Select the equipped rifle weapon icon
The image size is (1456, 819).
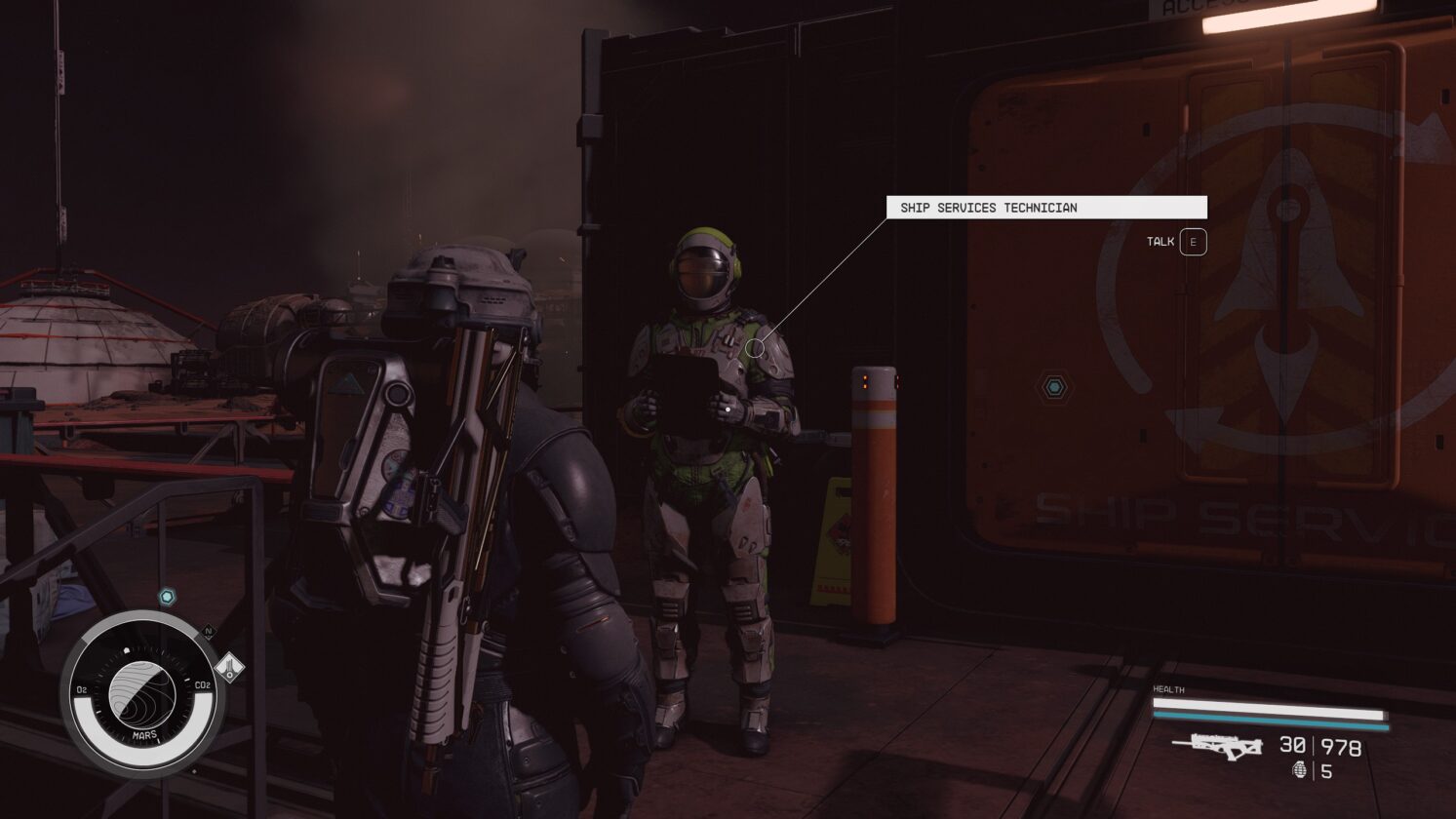coord(1217,746)
